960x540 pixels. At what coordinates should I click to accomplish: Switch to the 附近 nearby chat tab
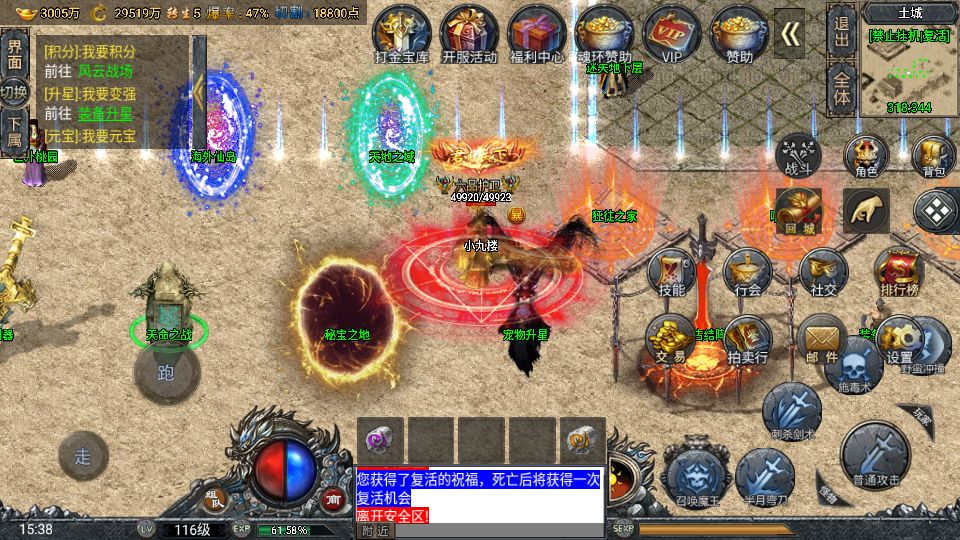[376, 531]
